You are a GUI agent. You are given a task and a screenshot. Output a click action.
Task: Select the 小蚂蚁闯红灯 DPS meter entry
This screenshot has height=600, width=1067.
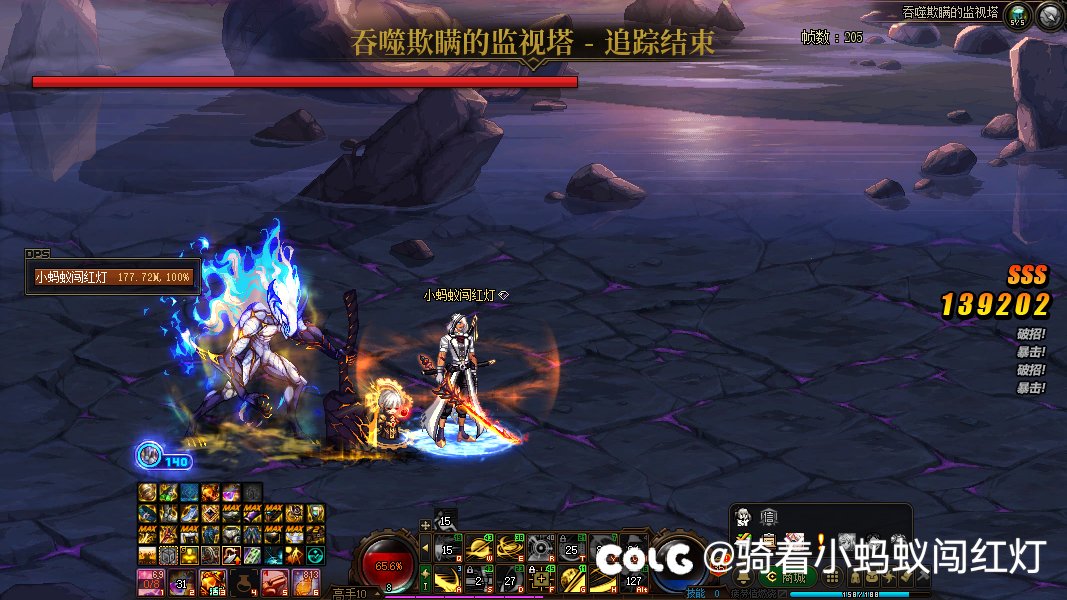[113, 277]
